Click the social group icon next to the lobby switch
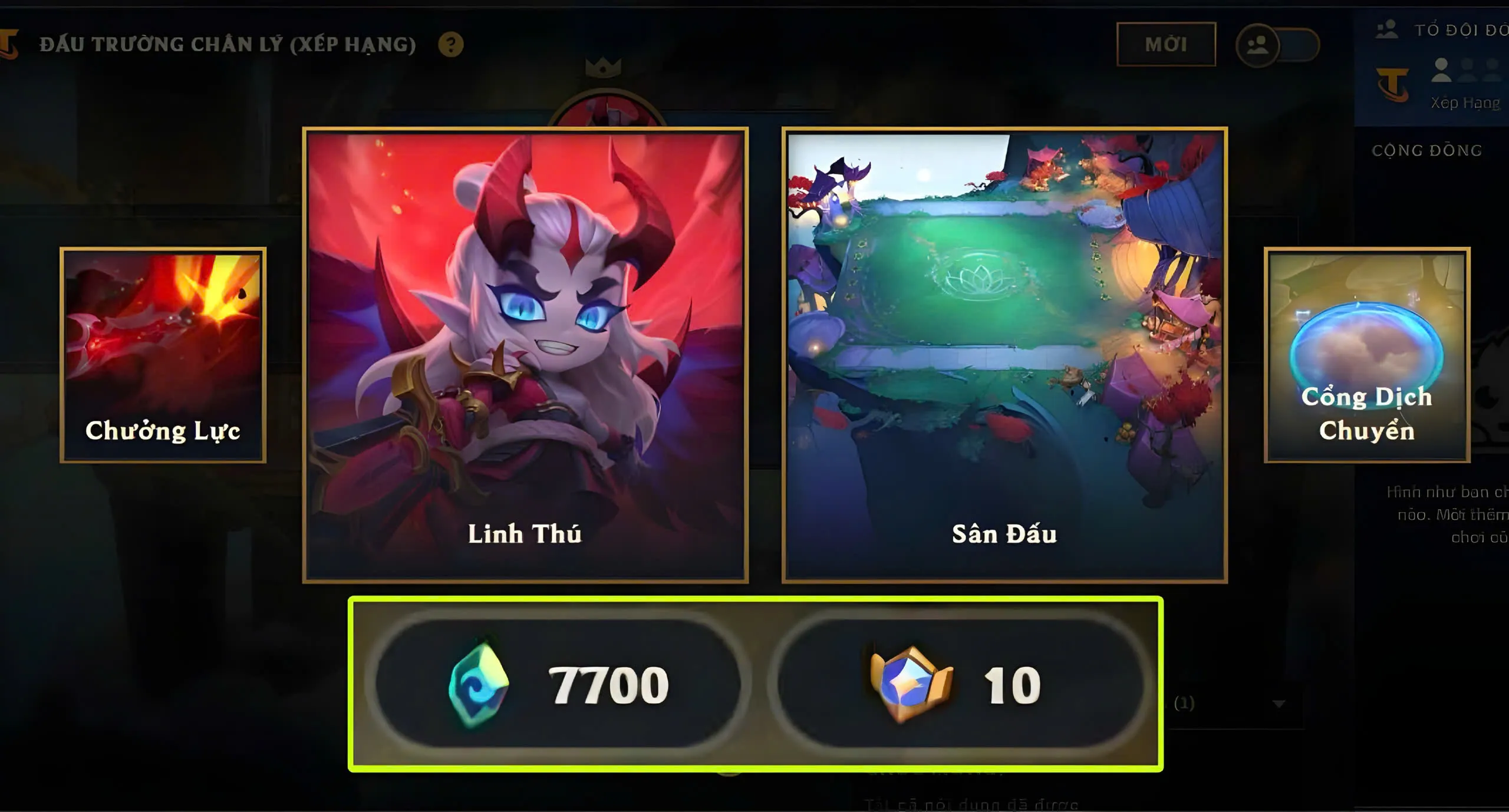Viewport: 1509px width, 812px height. click(1257, 45)
